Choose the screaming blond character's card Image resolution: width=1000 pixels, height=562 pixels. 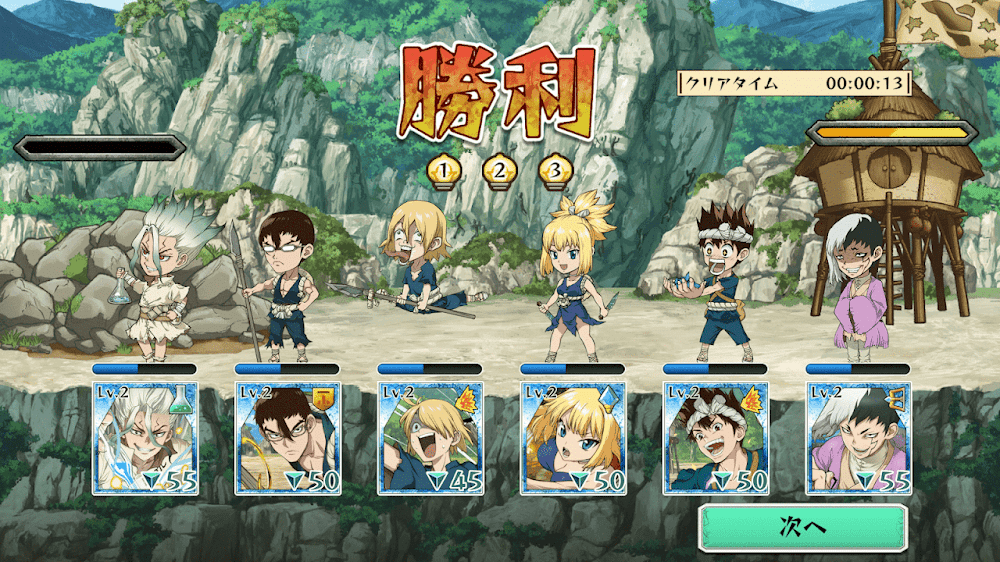[x=430, y=438]
